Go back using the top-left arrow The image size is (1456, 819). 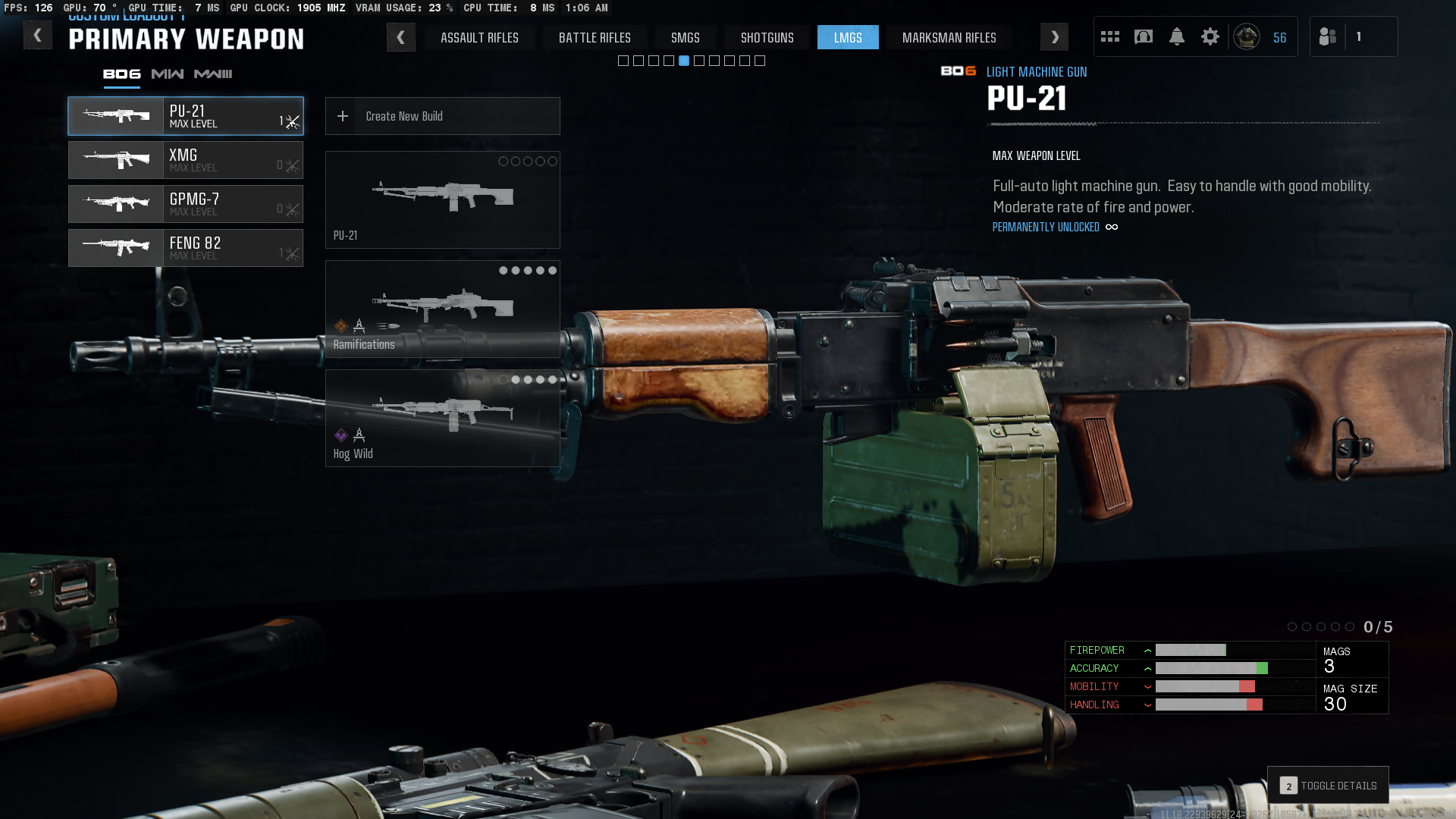(x=37, y=36)
